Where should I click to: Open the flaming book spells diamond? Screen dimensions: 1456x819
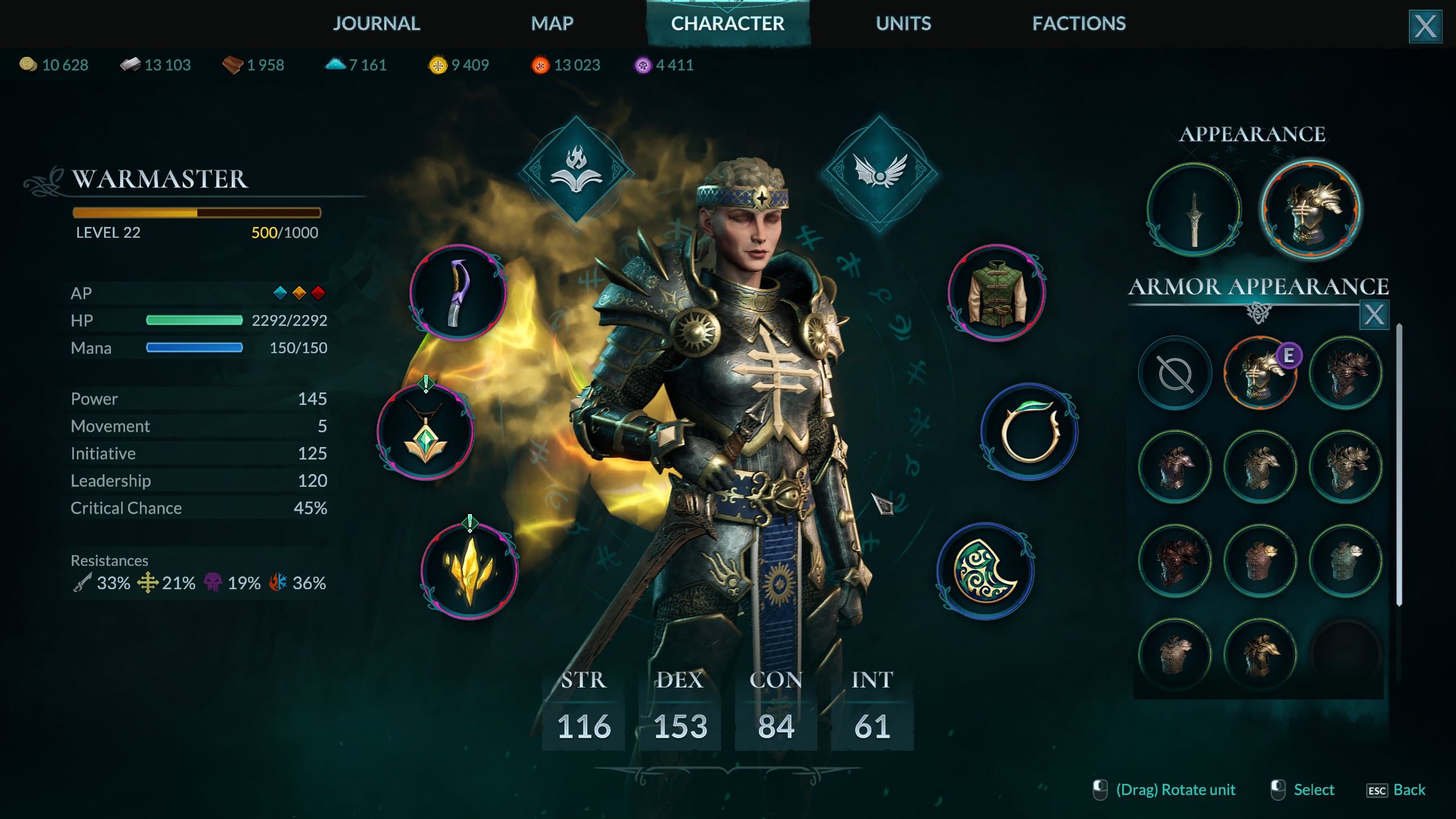576,171
